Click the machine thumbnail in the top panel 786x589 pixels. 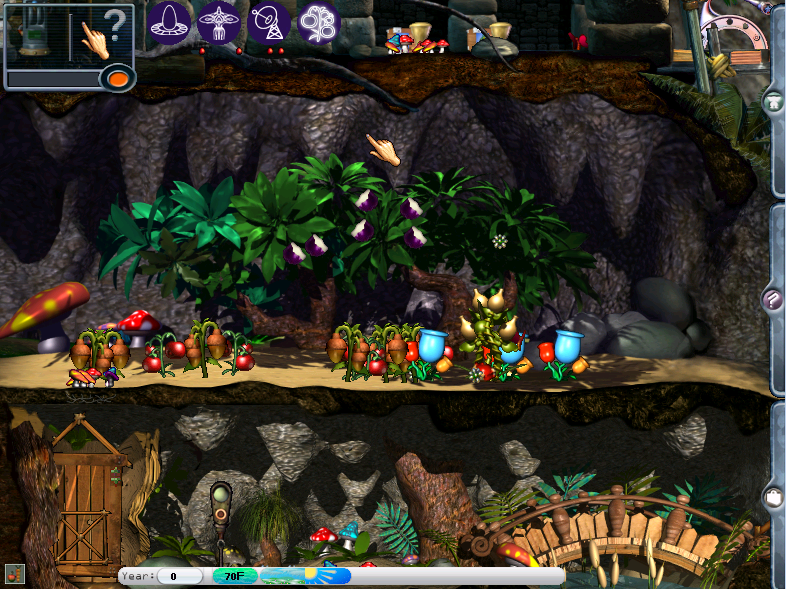click(37, 35)
